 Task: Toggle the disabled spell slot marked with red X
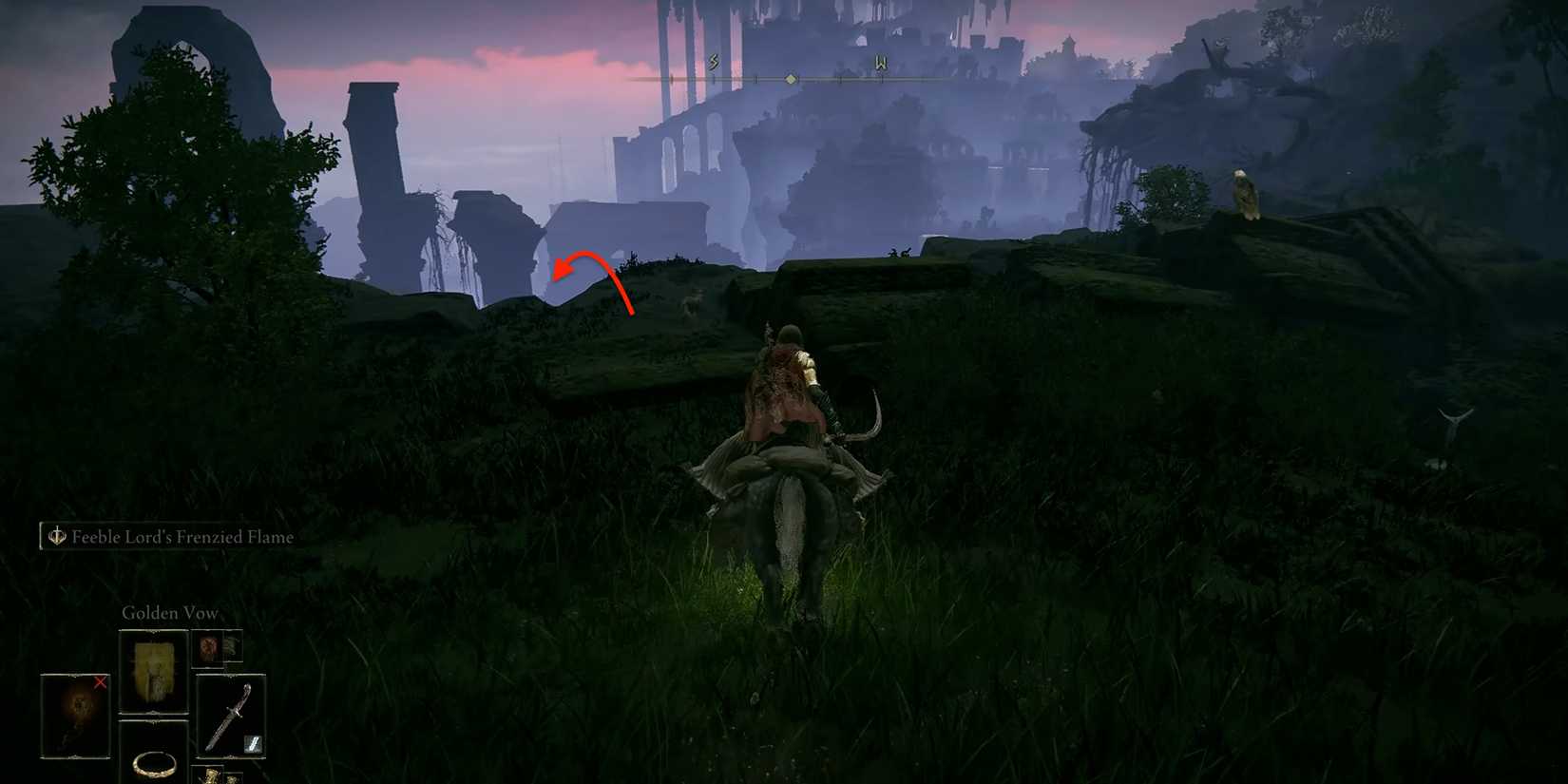tap(73, 717)
